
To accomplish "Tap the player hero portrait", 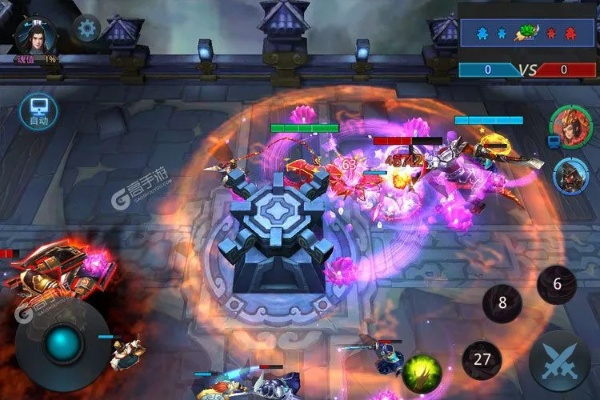I will tap(36, 34).
